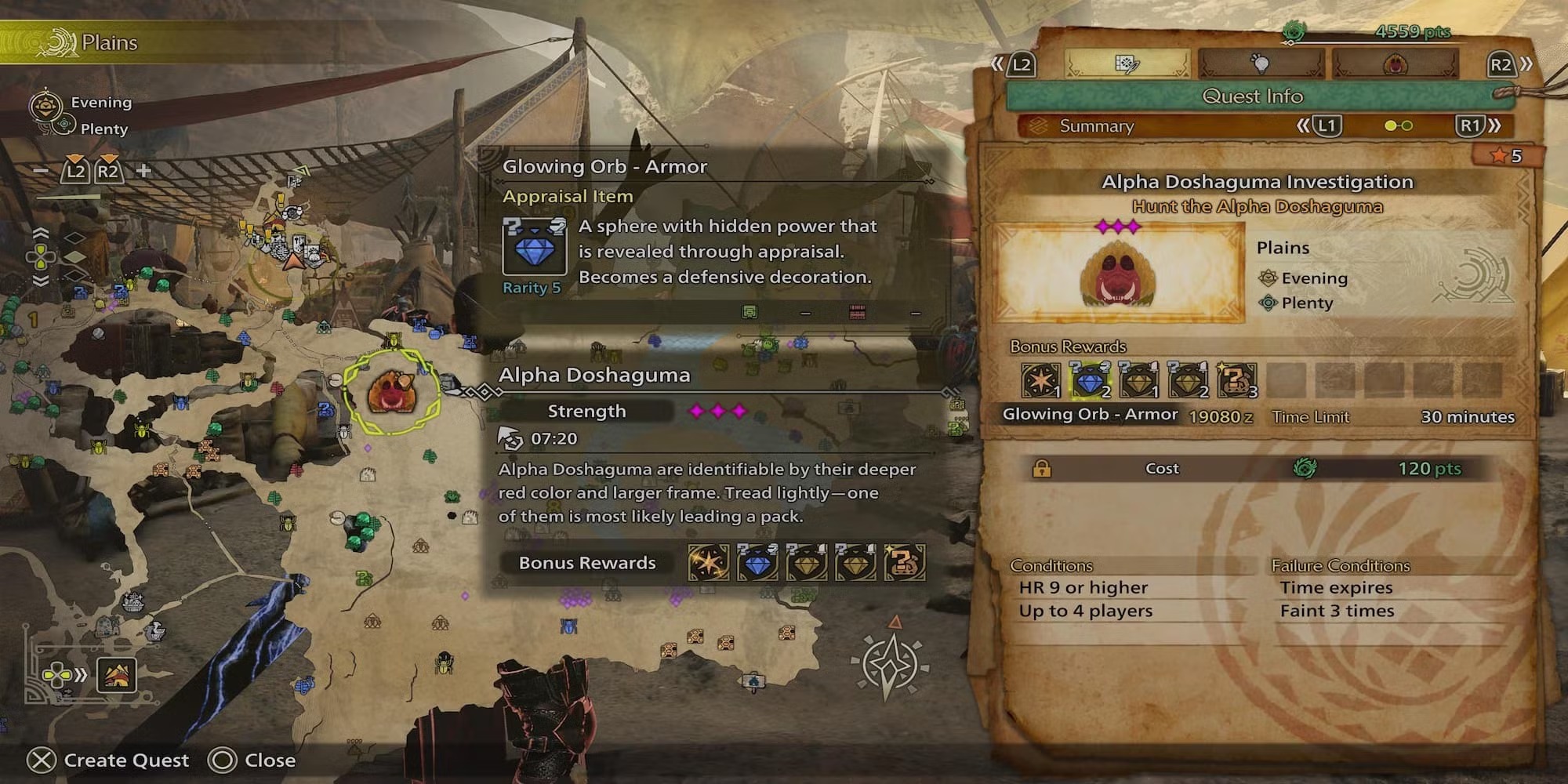Select the blue orb in tooltip Bonus Rewards

click(757, 563)
